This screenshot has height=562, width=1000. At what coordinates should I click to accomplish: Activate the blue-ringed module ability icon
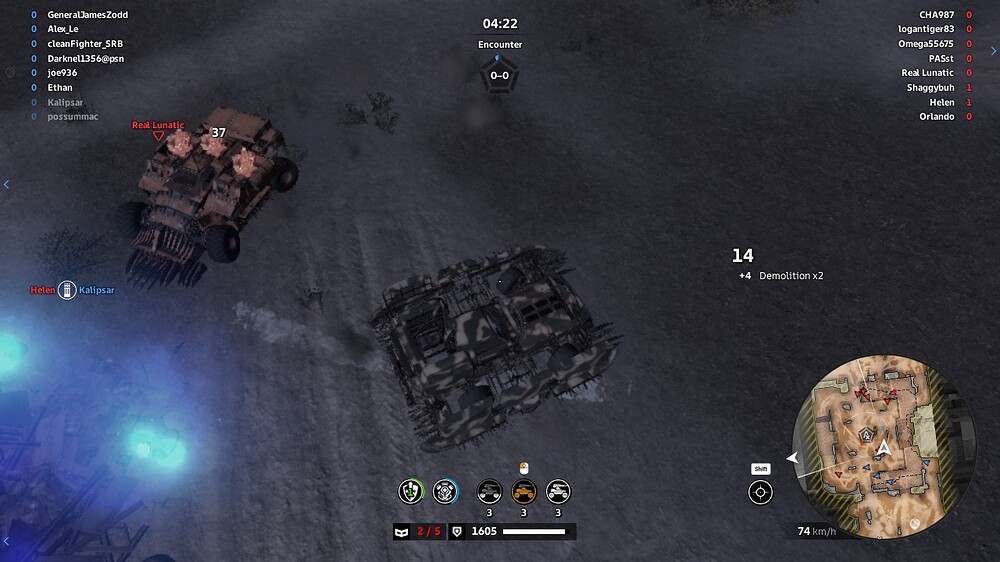coord(445,491)
